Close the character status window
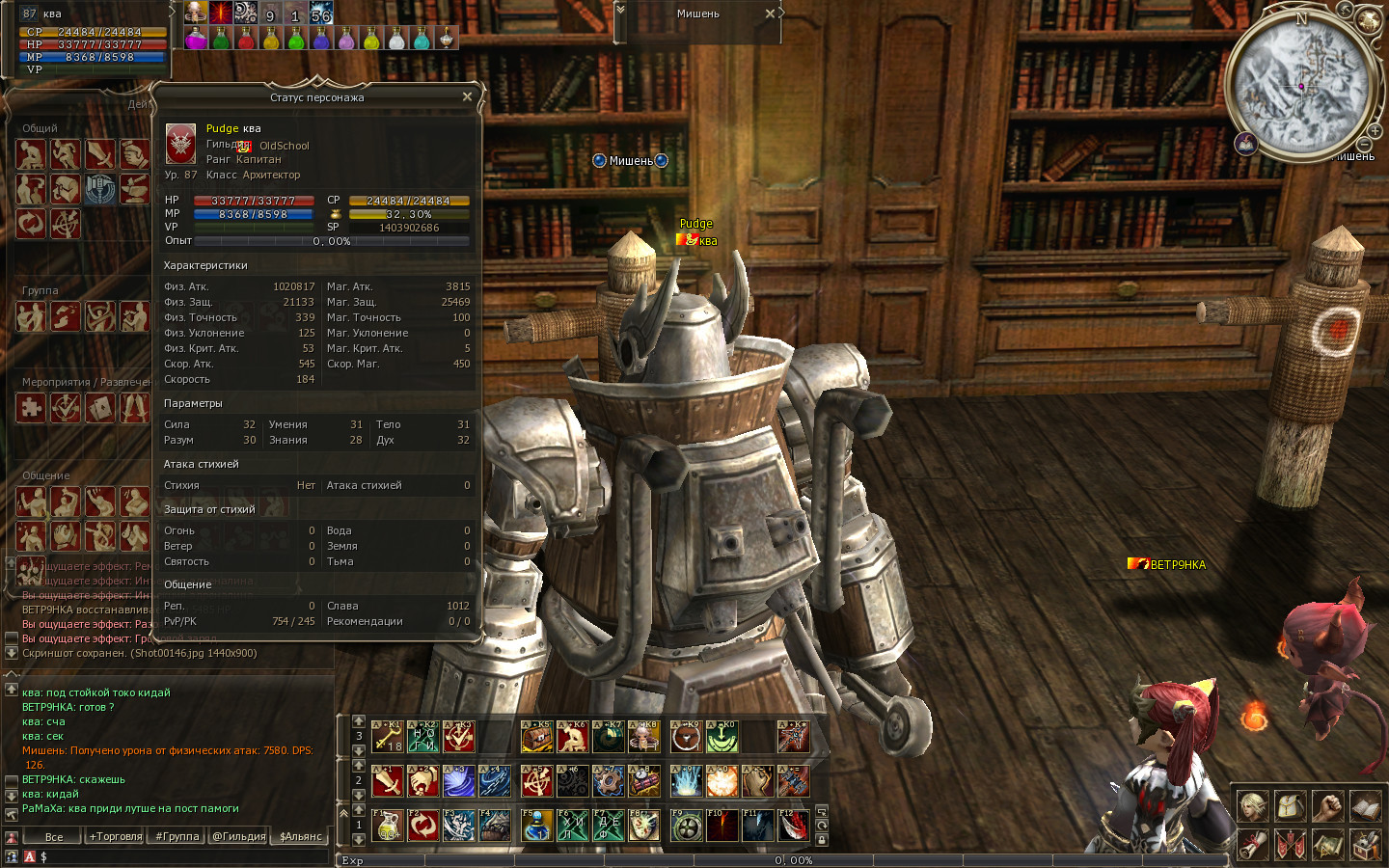Screen dimensions: 1389x868 click(467, 96)
